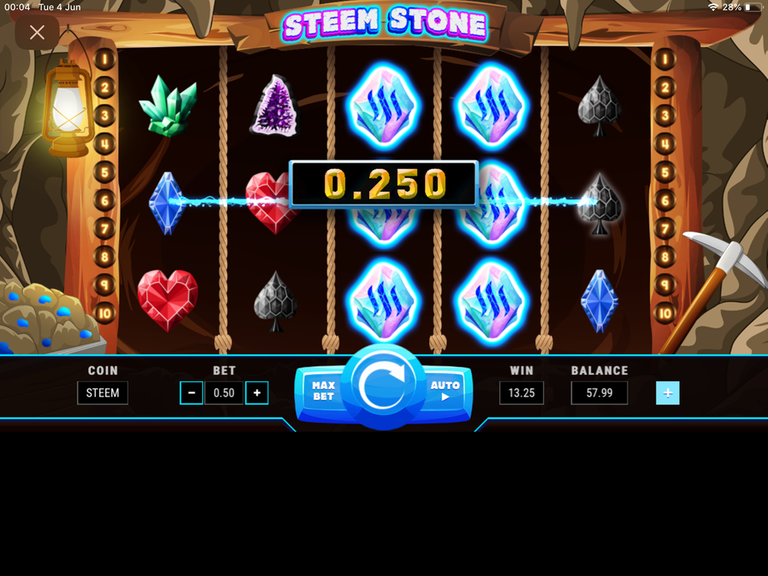768x576 pixels.
Task: Set the maximum bet with Max Bet
Action: point(322,390)
